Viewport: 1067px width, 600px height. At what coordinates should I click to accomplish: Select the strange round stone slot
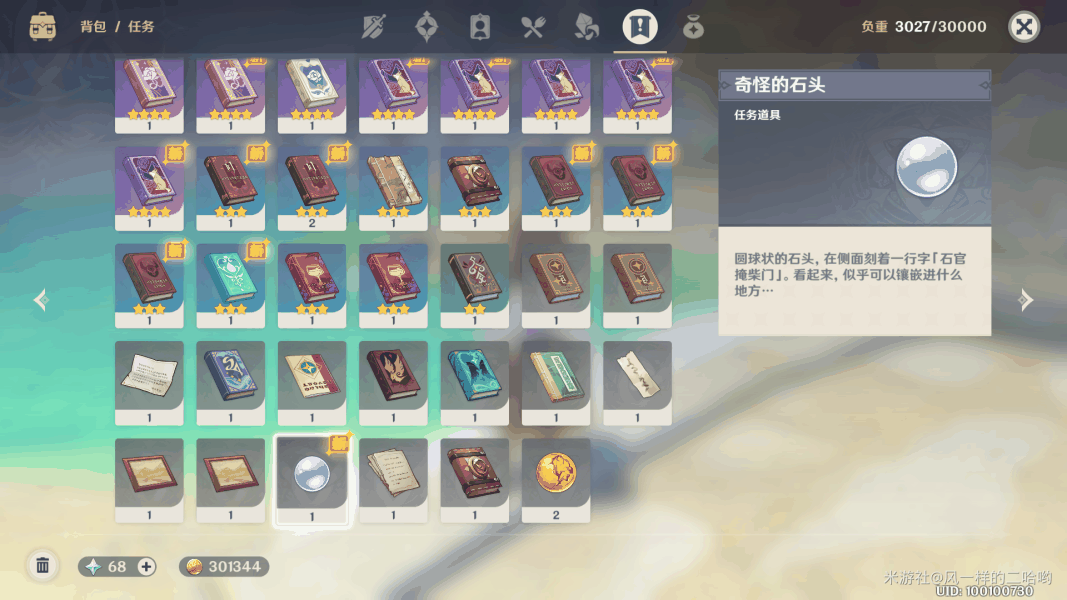click(x=312, y=474)
